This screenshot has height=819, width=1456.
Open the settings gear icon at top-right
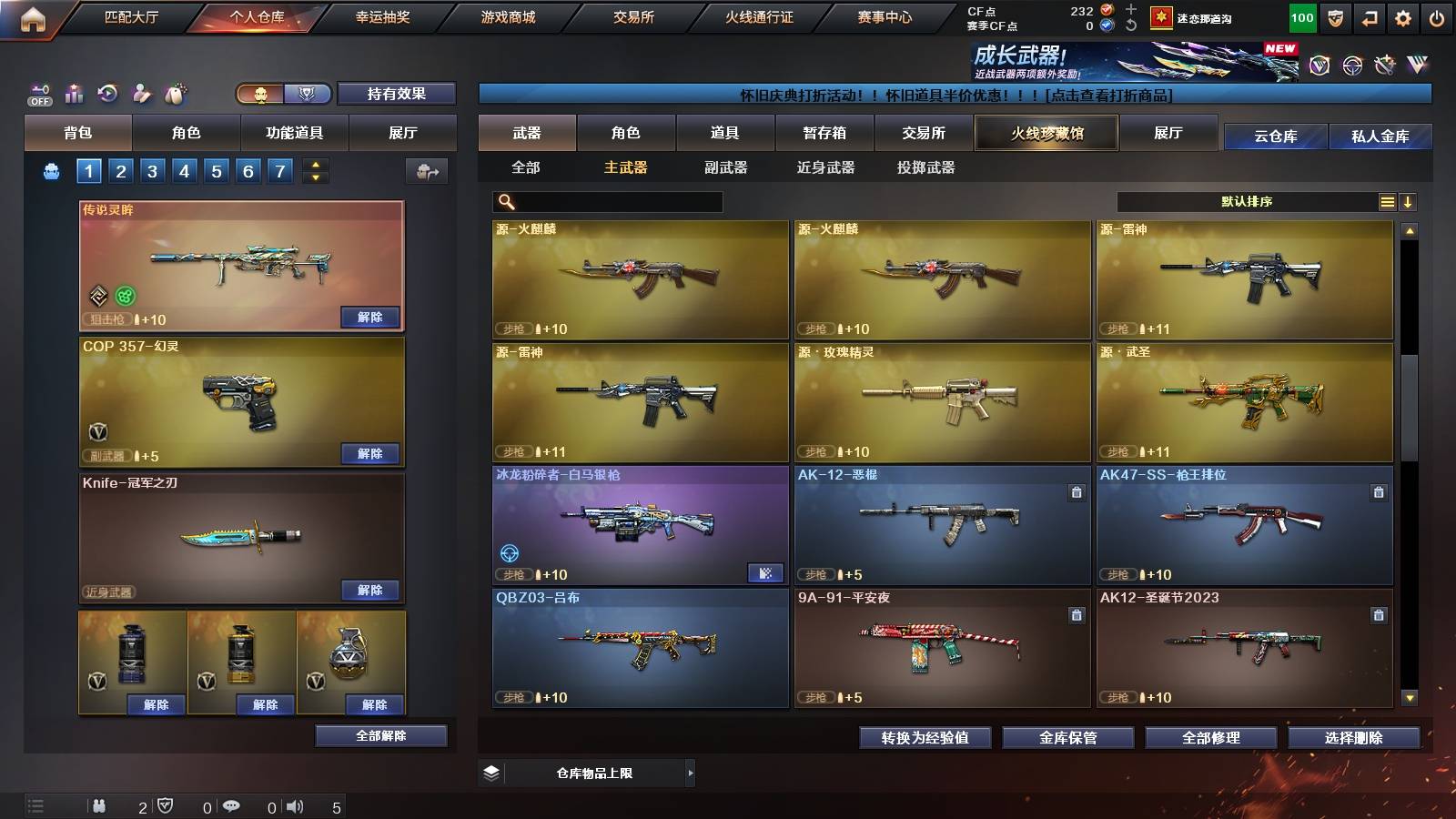pos(1403,17)
